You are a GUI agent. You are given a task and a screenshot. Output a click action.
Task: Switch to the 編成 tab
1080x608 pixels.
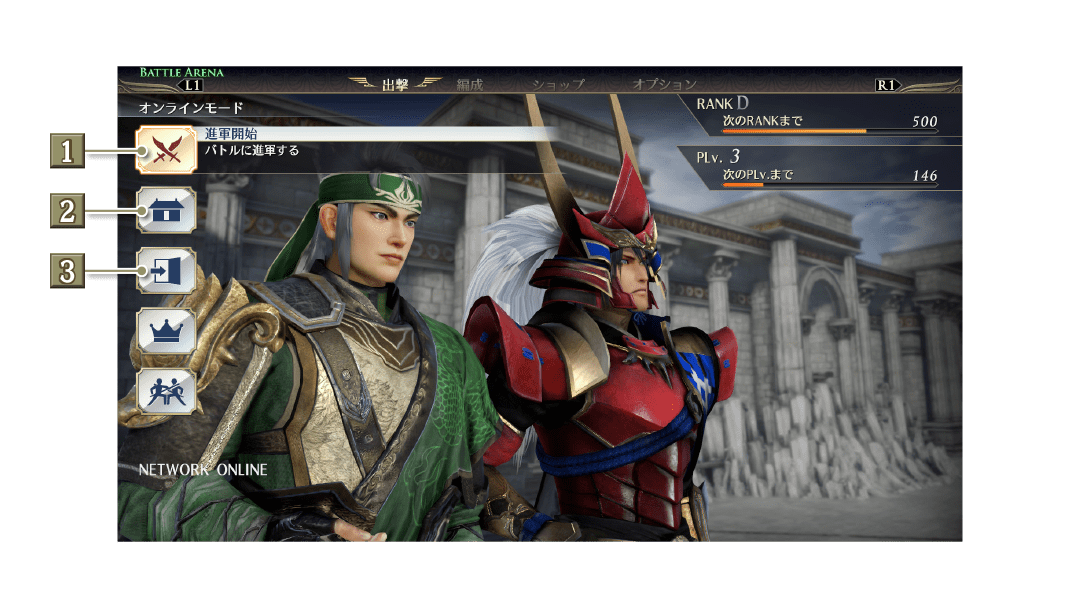(469, 85)
